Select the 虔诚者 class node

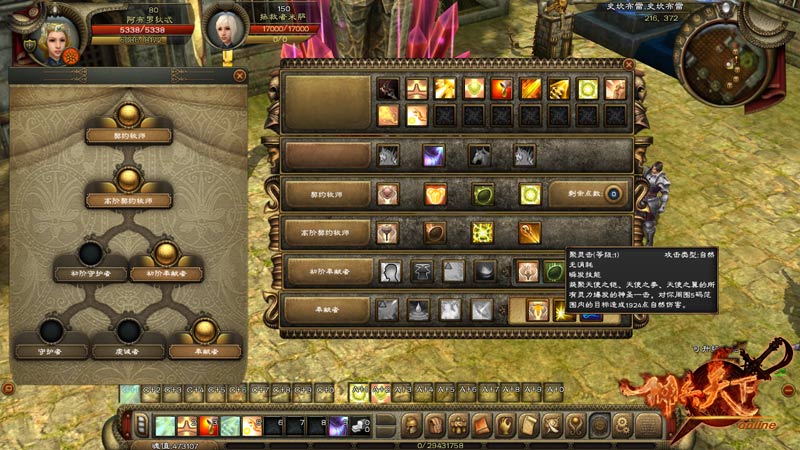128,332
